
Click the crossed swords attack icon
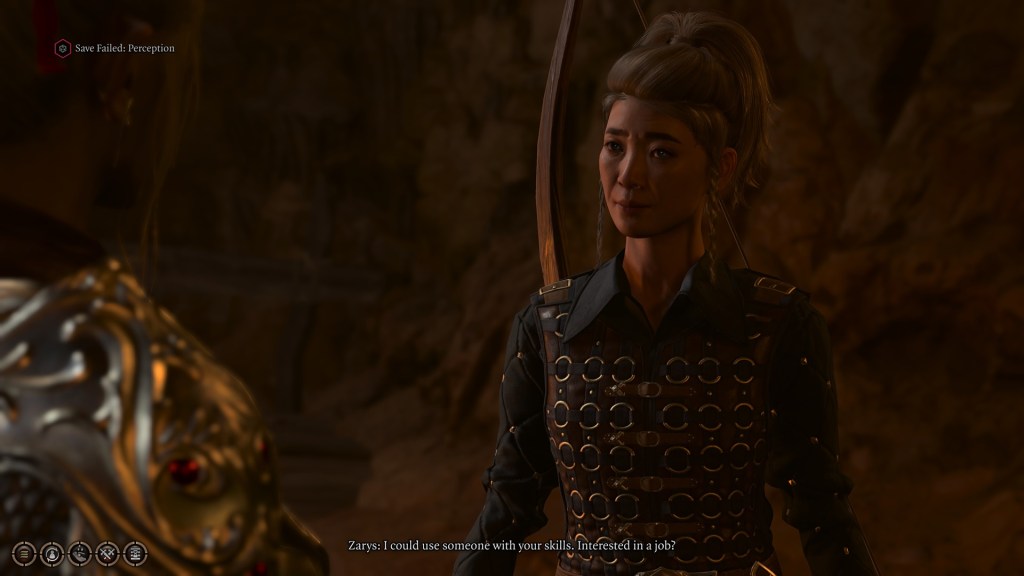[x=107, y=553]
